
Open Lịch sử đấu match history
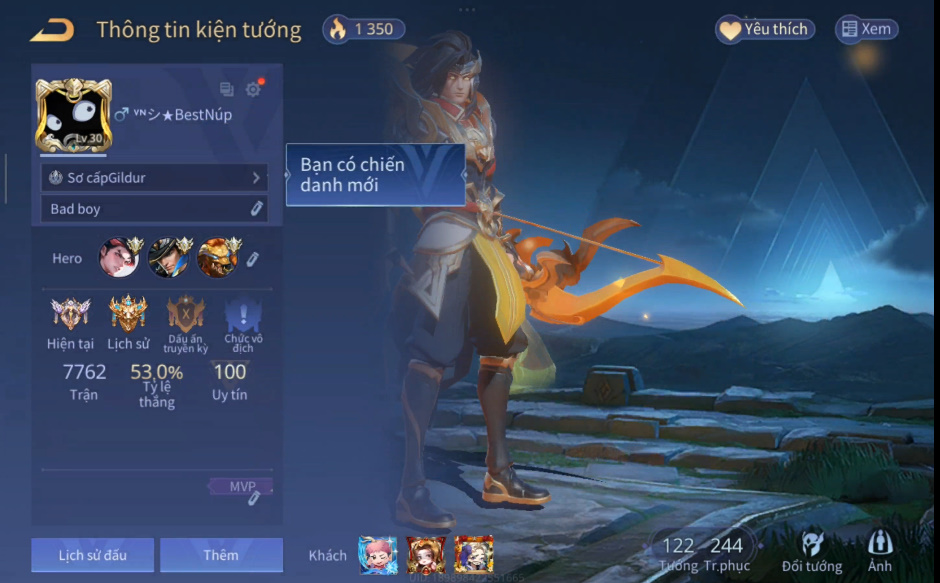[x=92, y=555]
